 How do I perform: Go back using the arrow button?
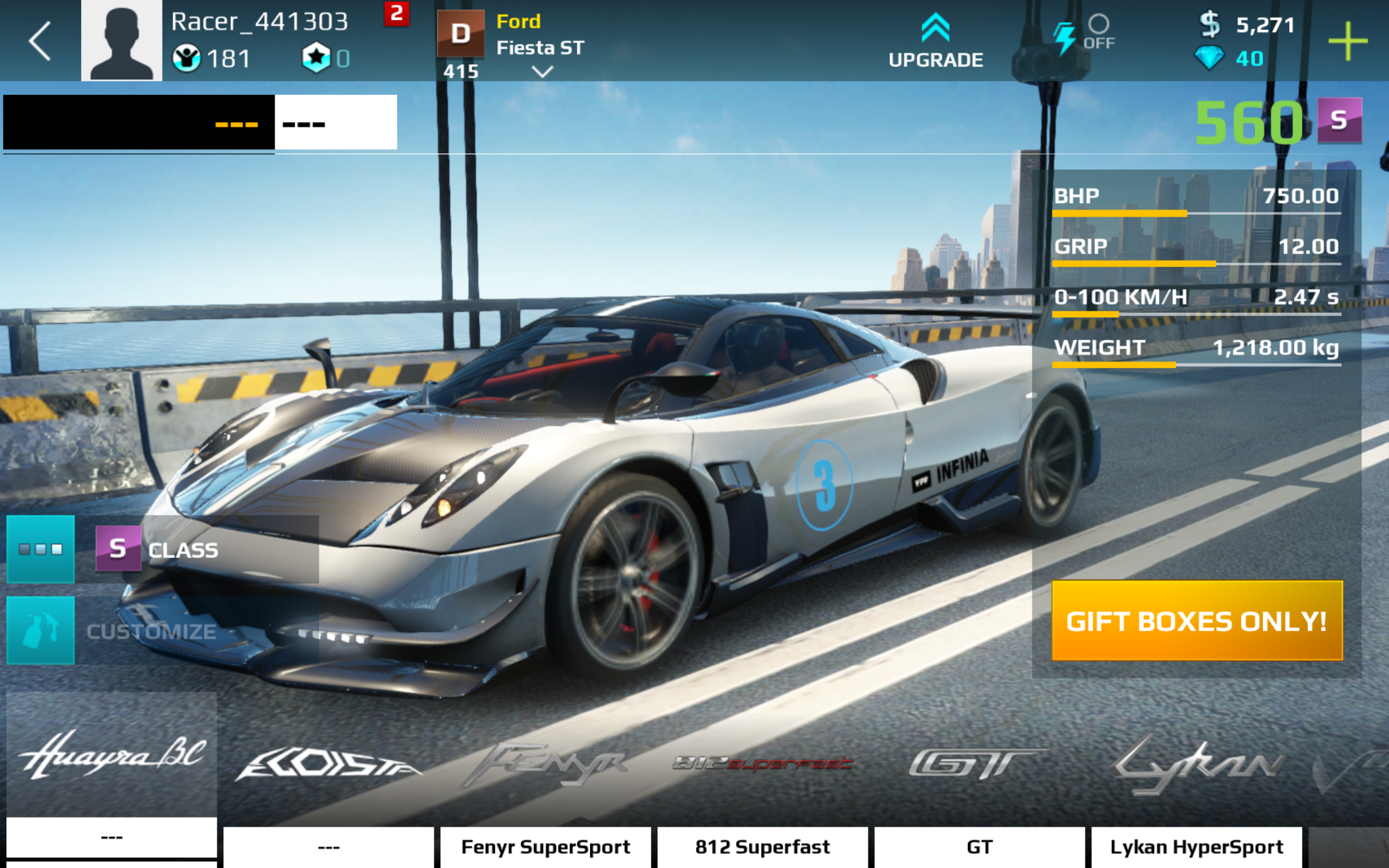click(40, 41)
